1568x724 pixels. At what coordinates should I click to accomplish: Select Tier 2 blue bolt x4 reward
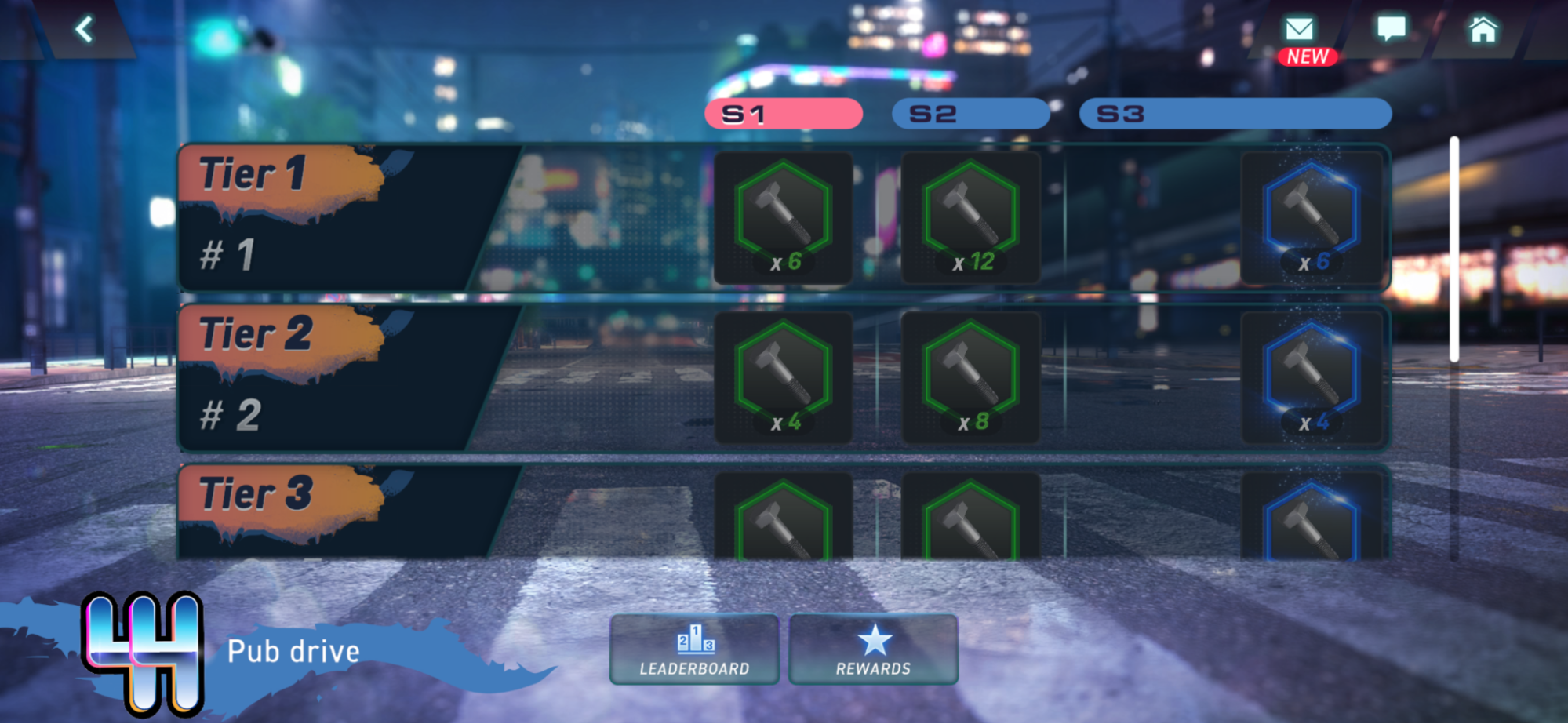pyautogui.click(x=1312, y=378)
